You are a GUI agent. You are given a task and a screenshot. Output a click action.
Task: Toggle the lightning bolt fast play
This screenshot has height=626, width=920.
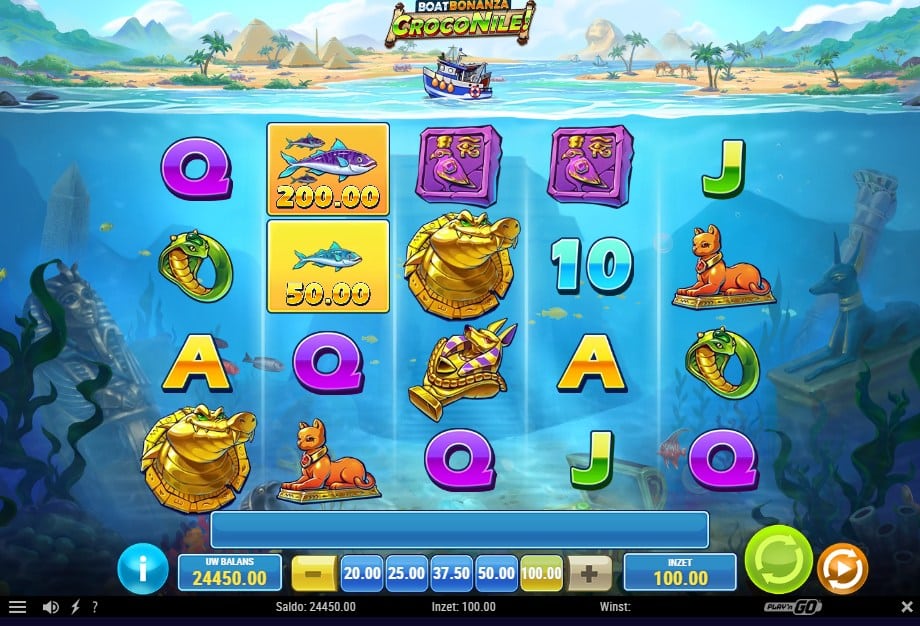tap(76, 607)
